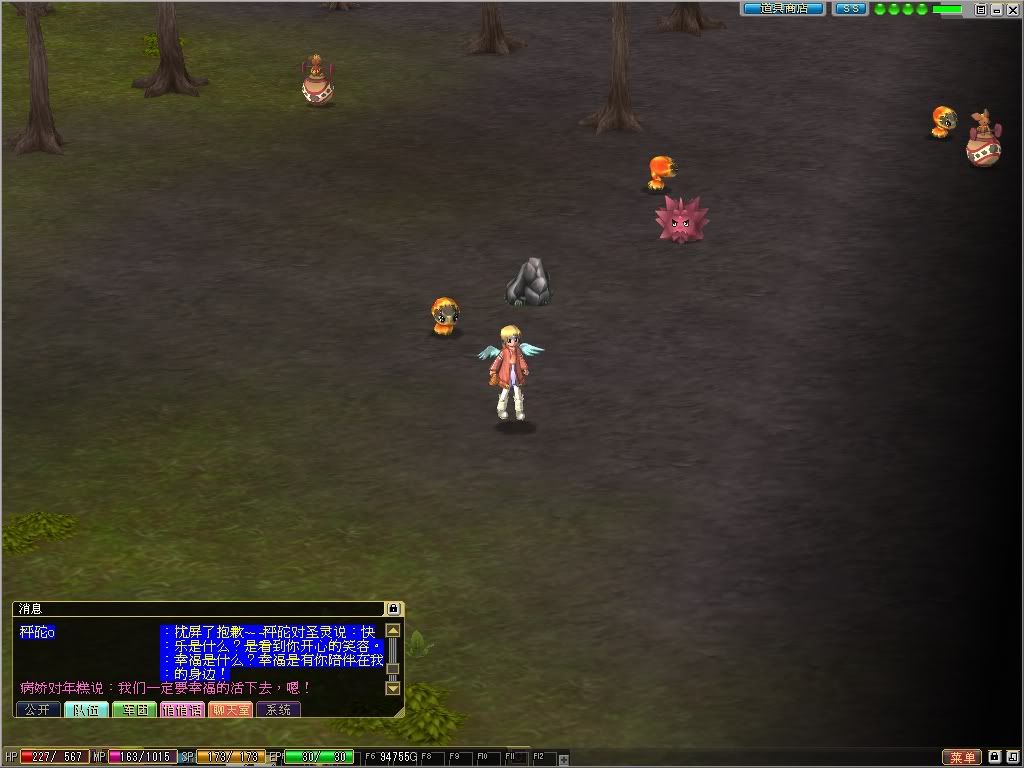The height and width of the screenshot is (768, 1024).
Task: Close the game window
Action: click(1011, 9)
